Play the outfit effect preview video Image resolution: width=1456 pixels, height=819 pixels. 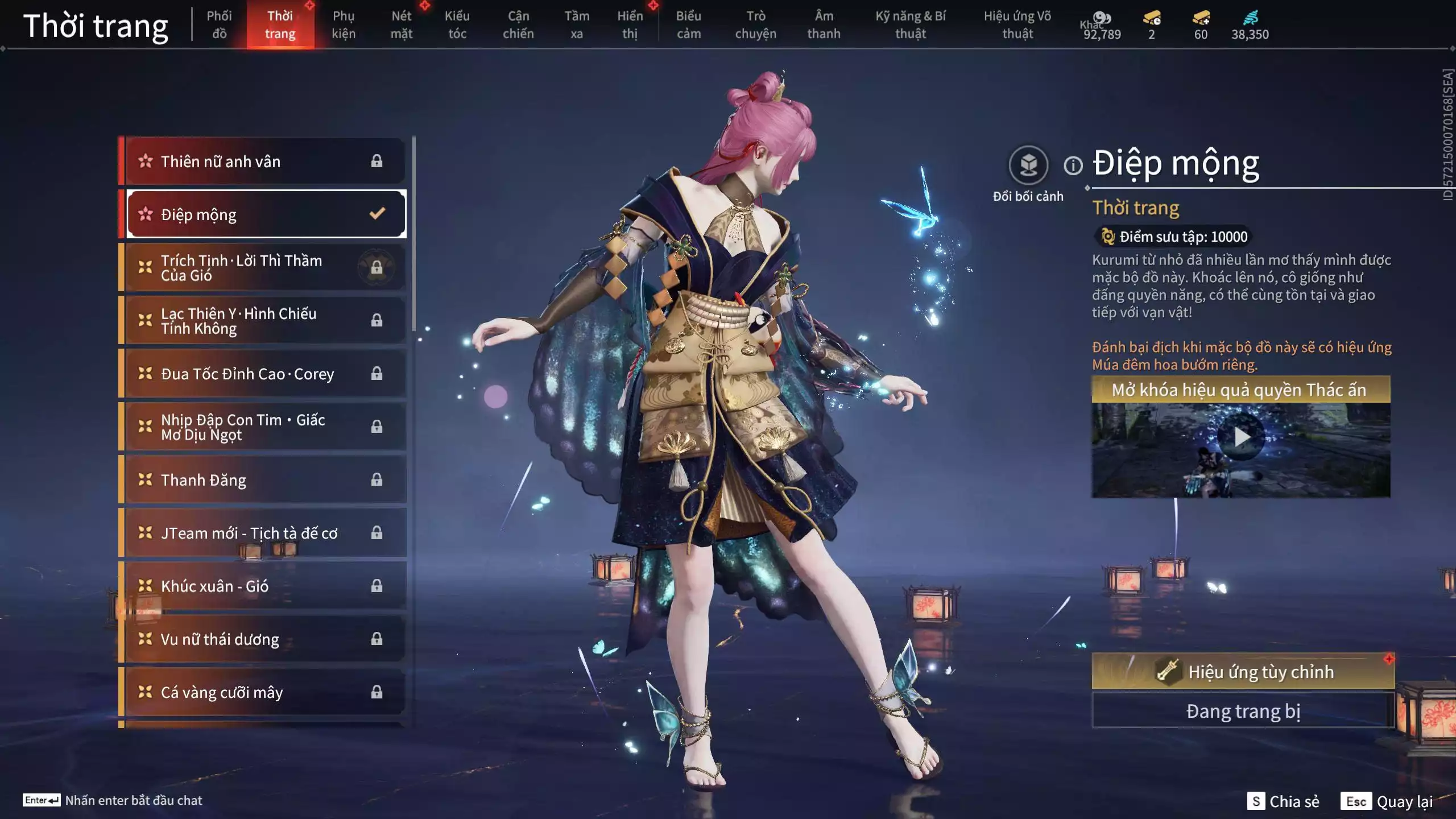(1241, 437)
